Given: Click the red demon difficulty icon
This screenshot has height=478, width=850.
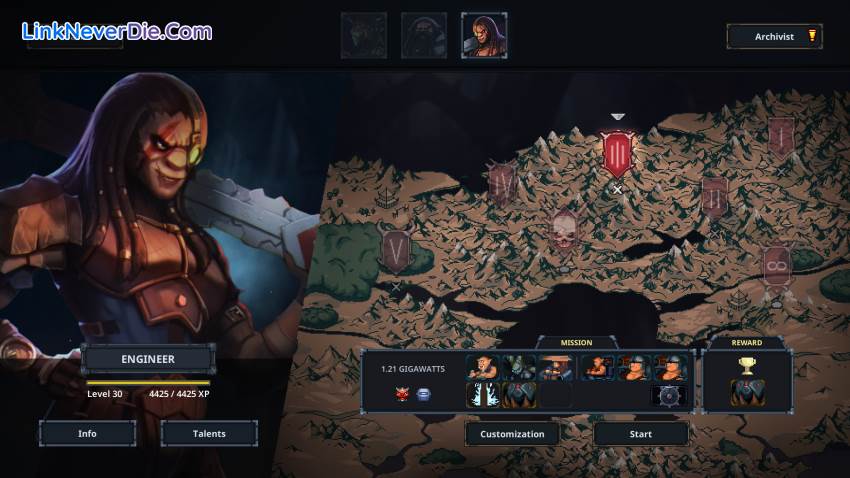Looking at the screenshot, I should point(402,394).
